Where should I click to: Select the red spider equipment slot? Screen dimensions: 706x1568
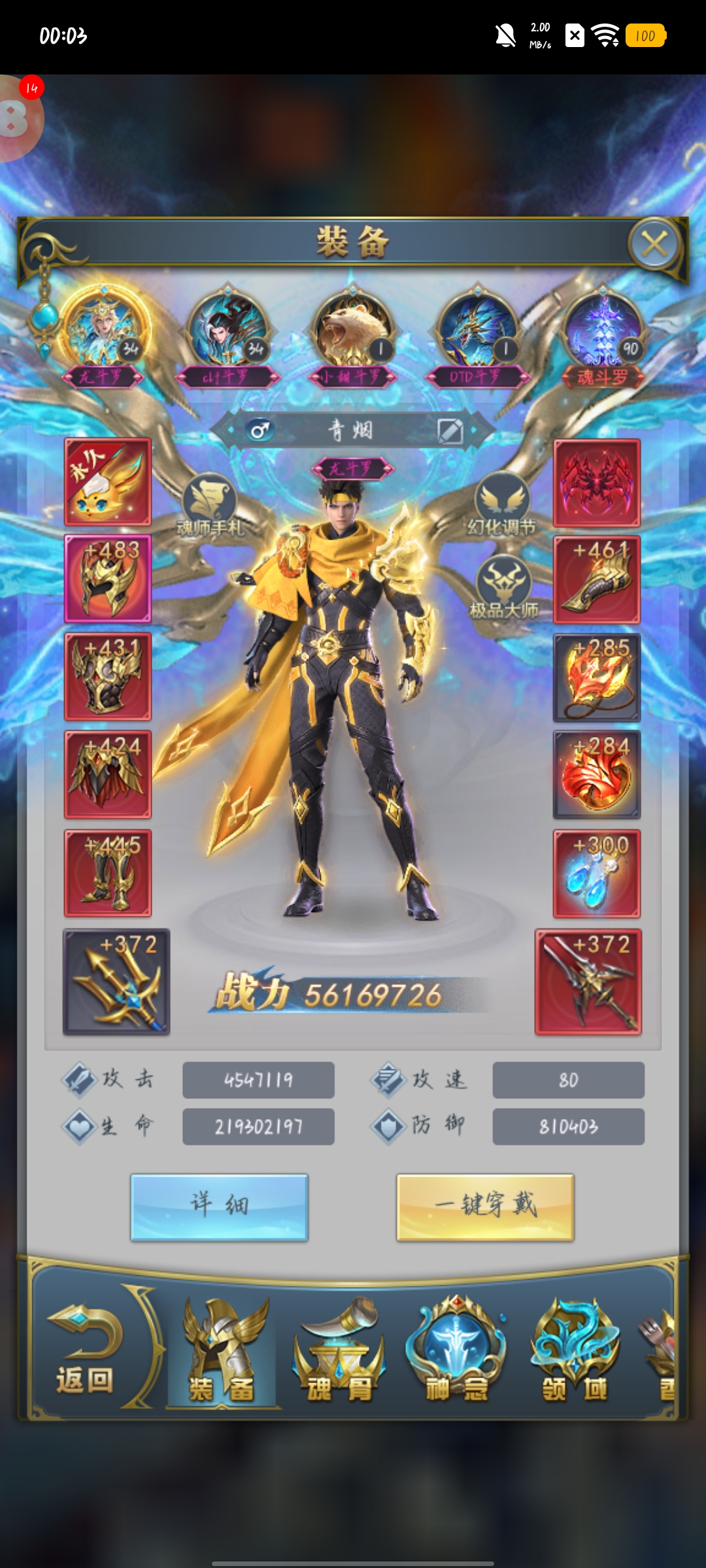597,483
